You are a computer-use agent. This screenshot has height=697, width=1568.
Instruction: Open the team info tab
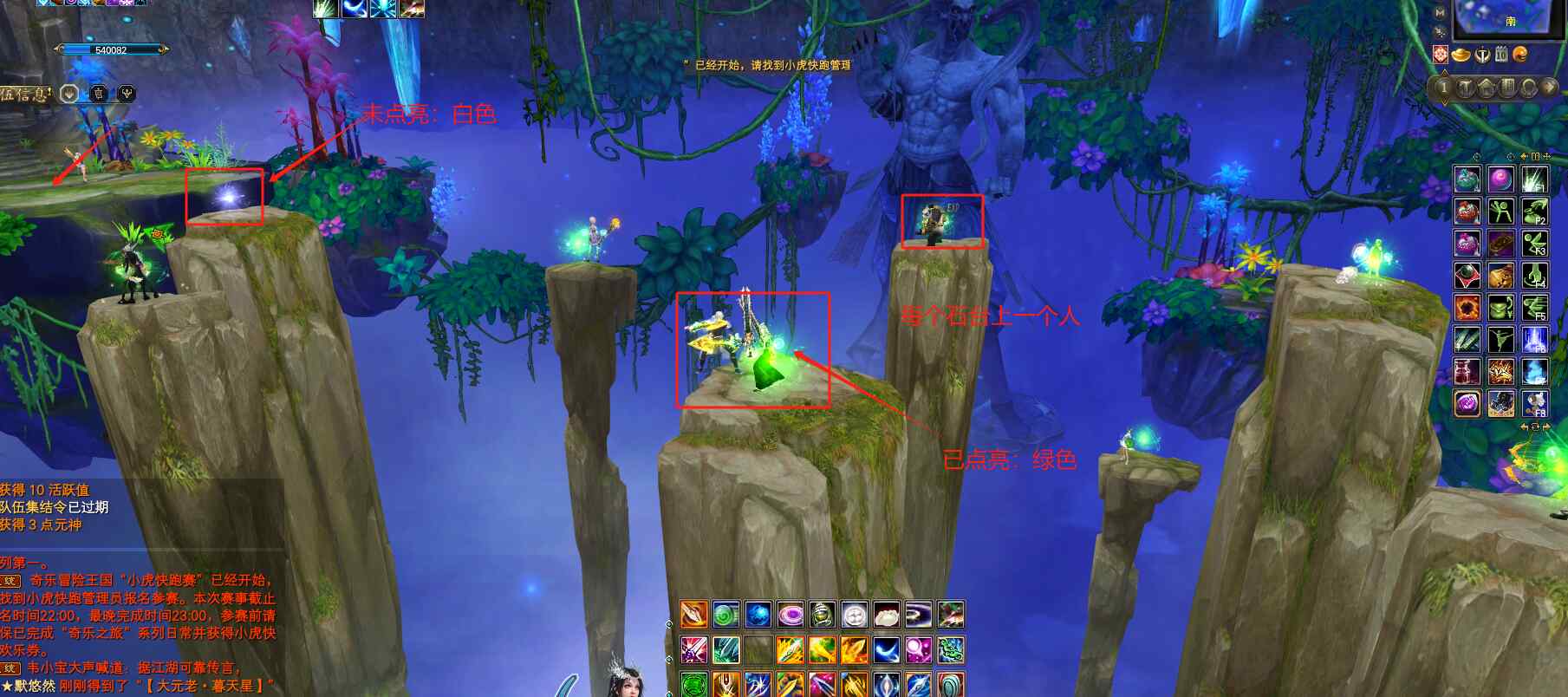tap(26, 94)
